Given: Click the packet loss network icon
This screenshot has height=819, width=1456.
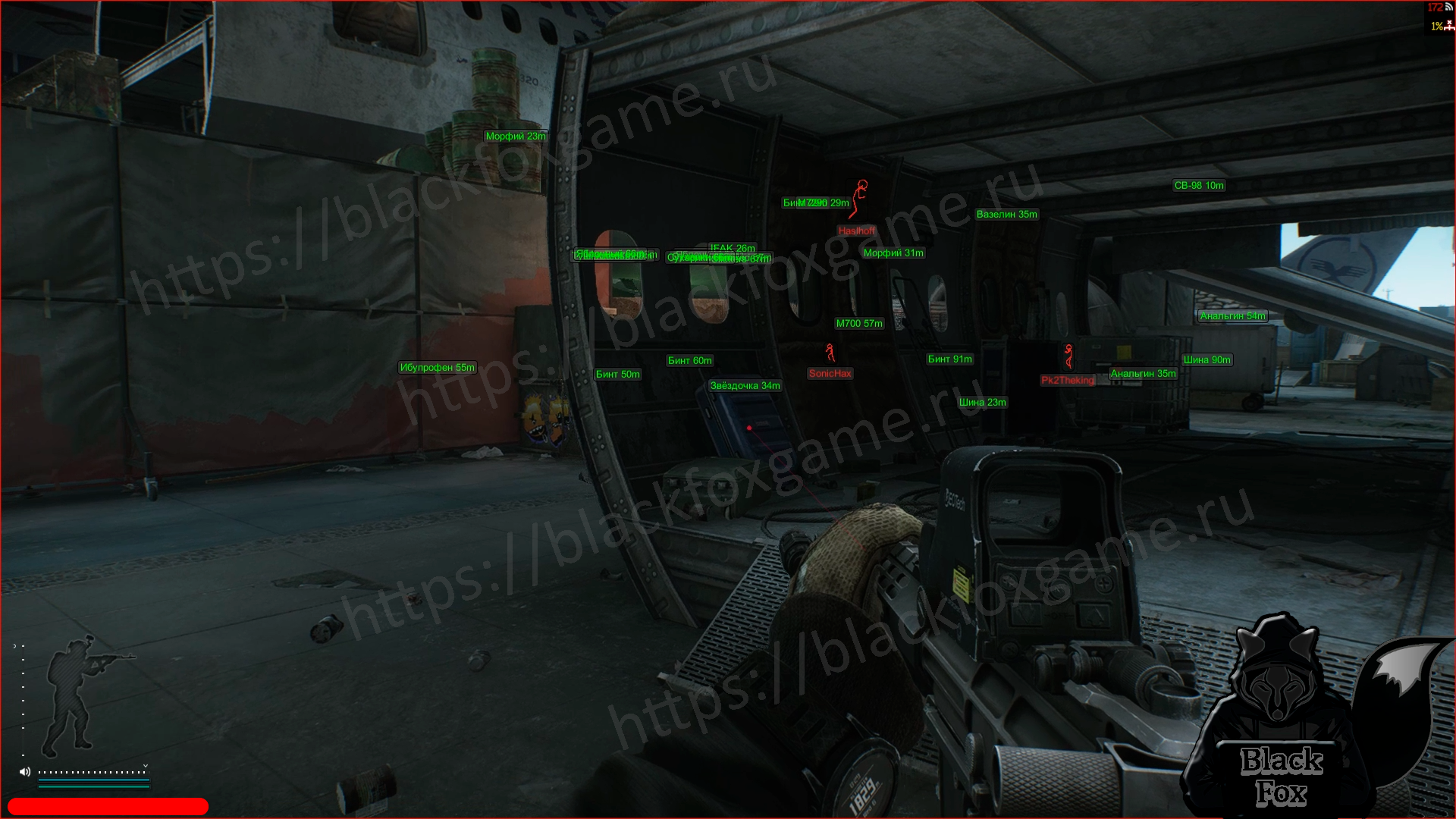Looking at the screenshot, I should [1449, 26].
